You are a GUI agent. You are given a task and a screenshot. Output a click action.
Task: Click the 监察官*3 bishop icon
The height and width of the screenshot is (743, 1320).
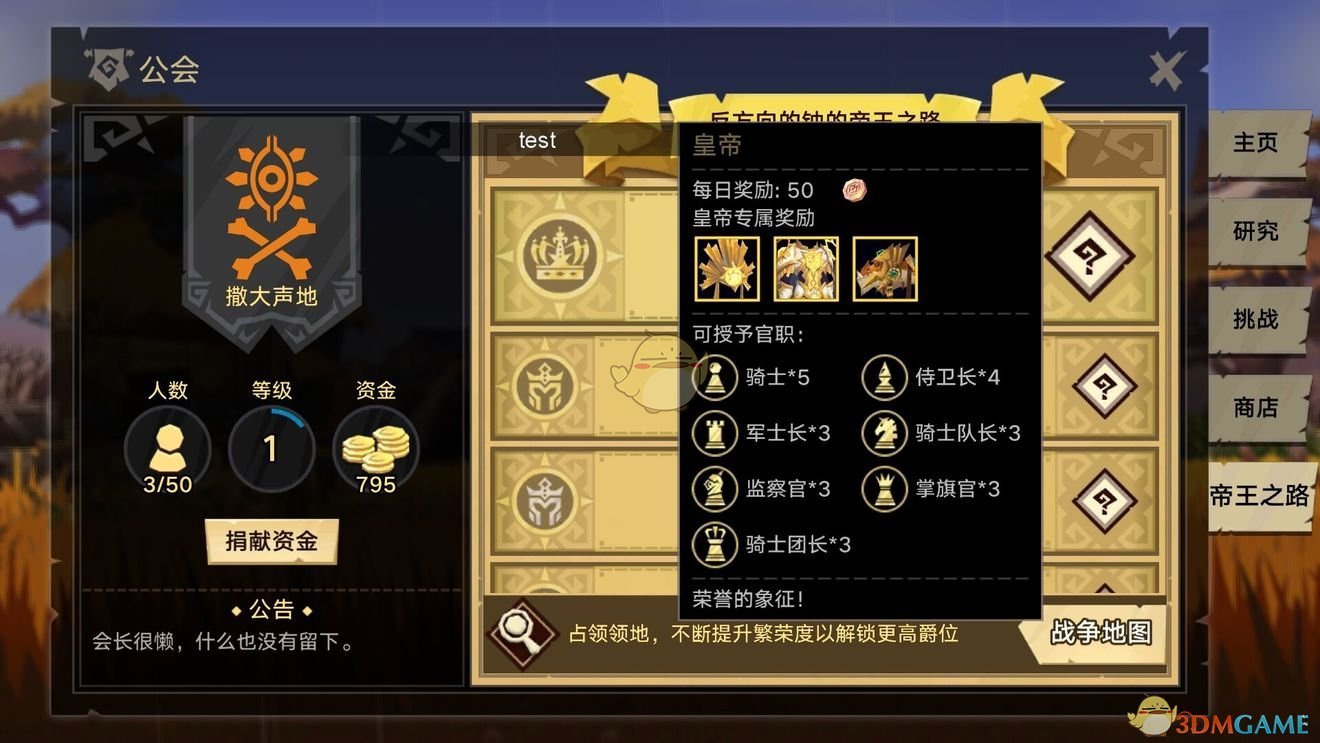(716, 489)
